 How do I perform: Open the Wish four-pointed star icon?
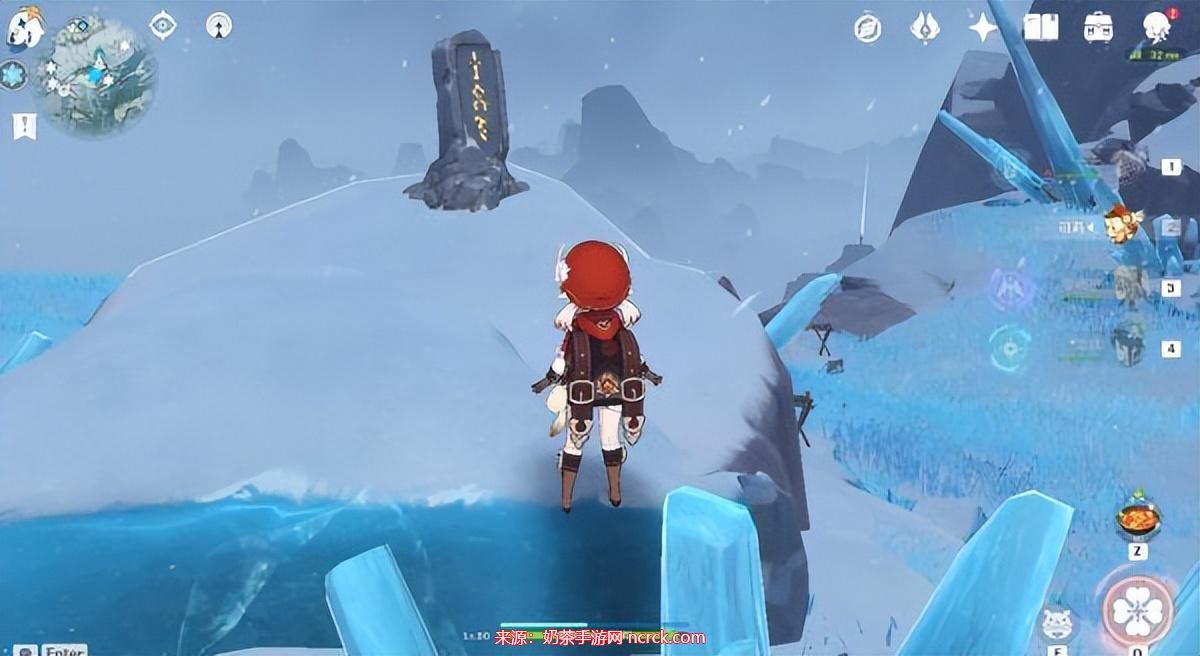click(x=983, y=27)
